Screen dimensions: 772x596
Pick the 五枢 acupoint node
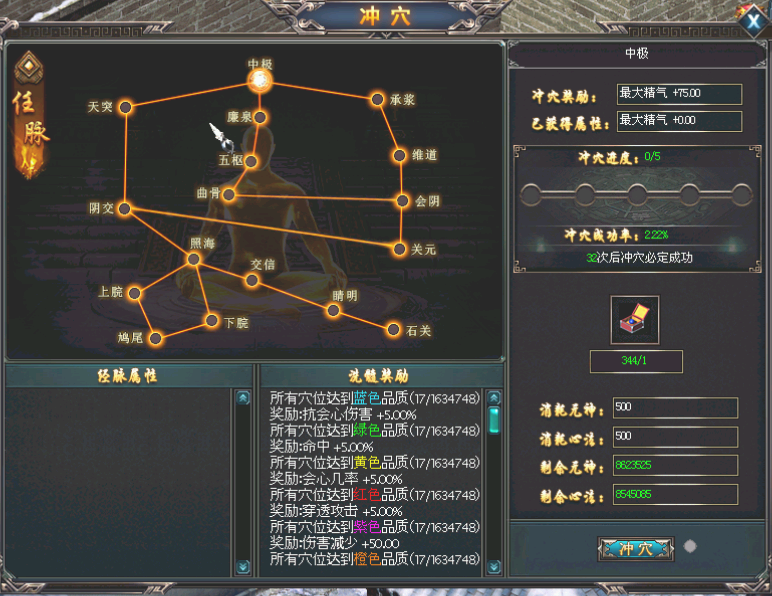(251, 160)
